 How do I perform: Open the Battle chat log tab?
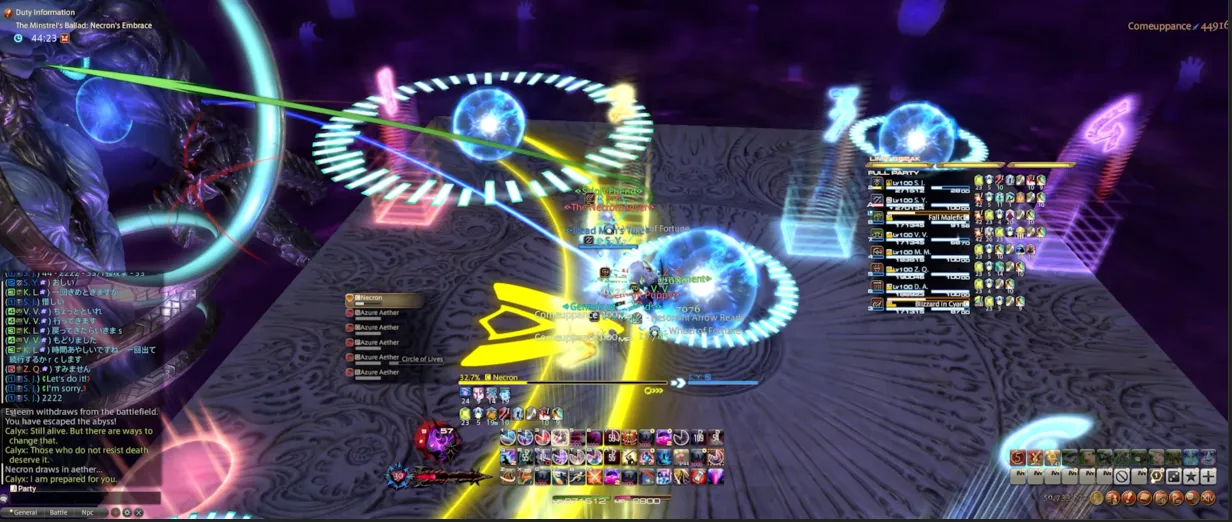pos(58,512)
